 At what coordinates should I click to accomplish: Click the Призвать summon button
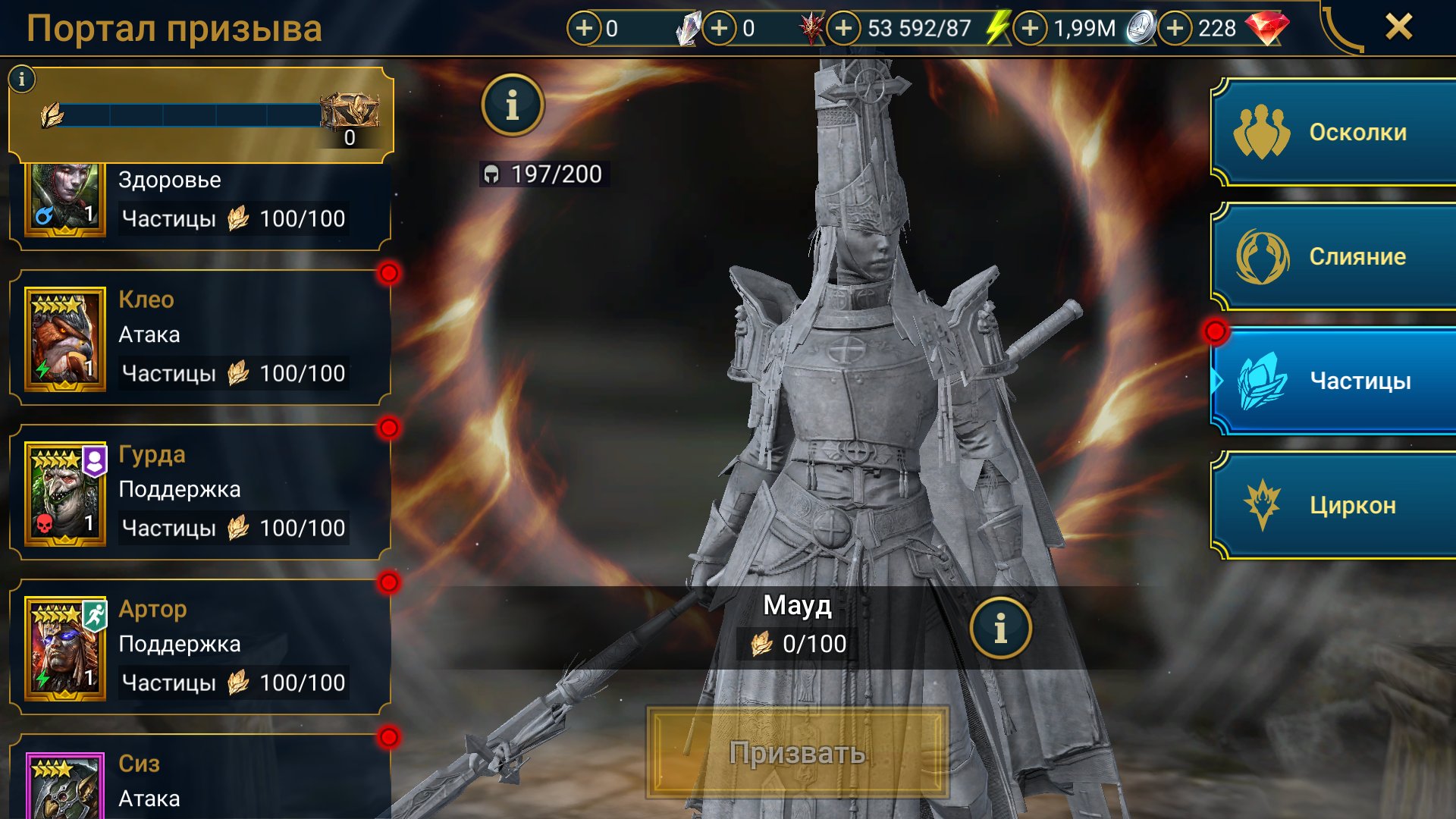coord(797,752)
